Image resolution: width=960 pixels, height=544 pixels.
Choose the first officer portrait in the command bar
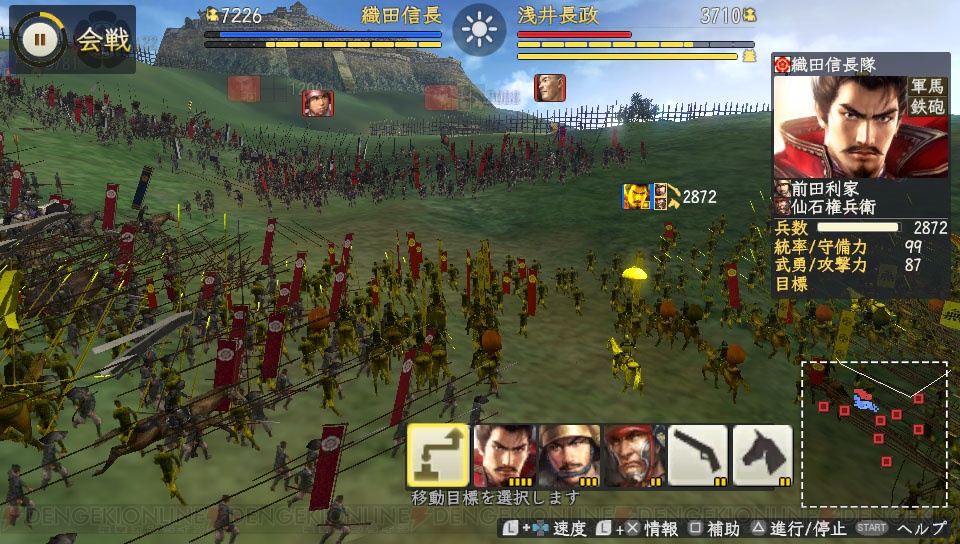503,456
